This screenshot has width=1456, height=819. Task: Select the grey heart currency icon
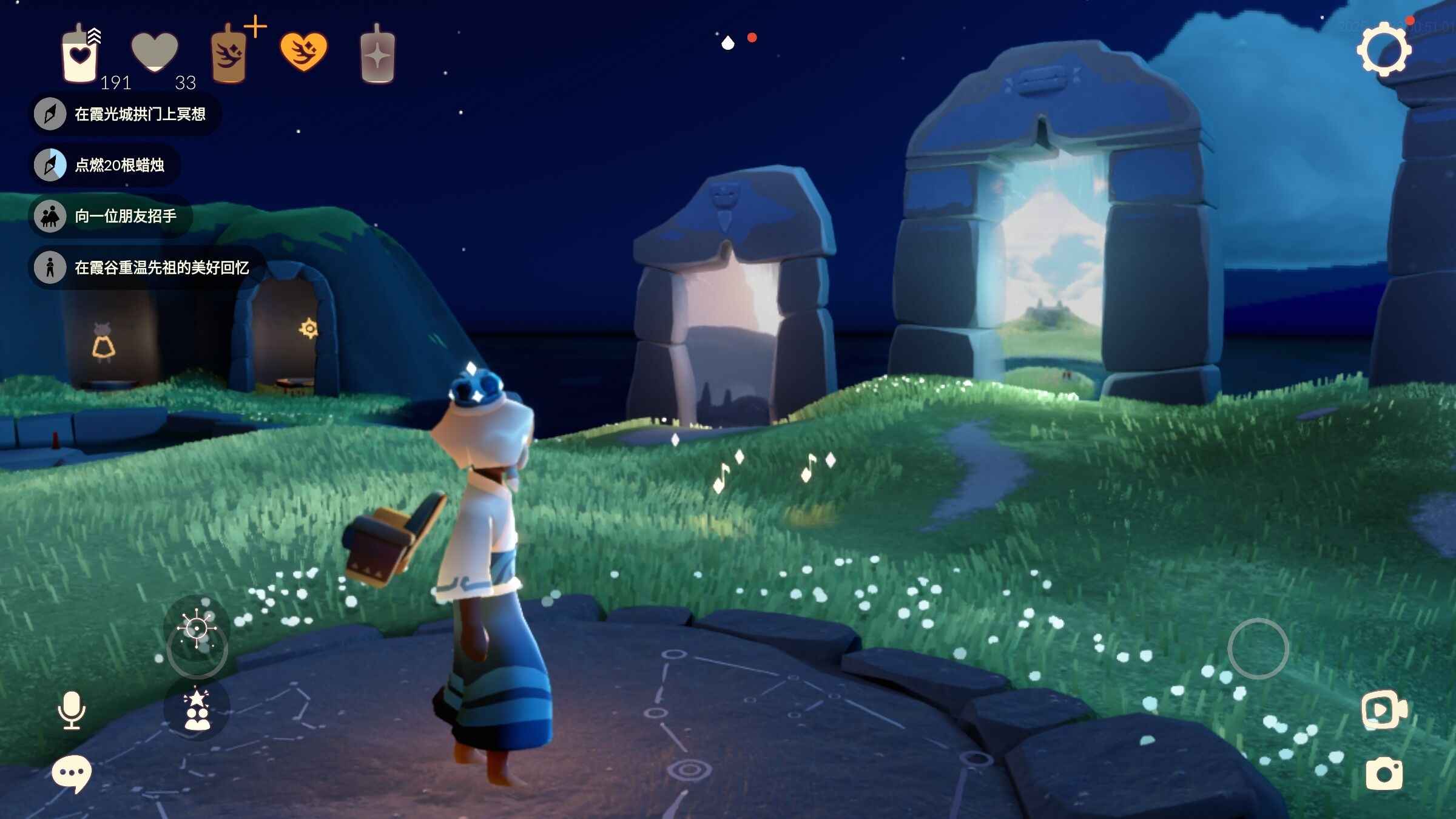point(155,52)
